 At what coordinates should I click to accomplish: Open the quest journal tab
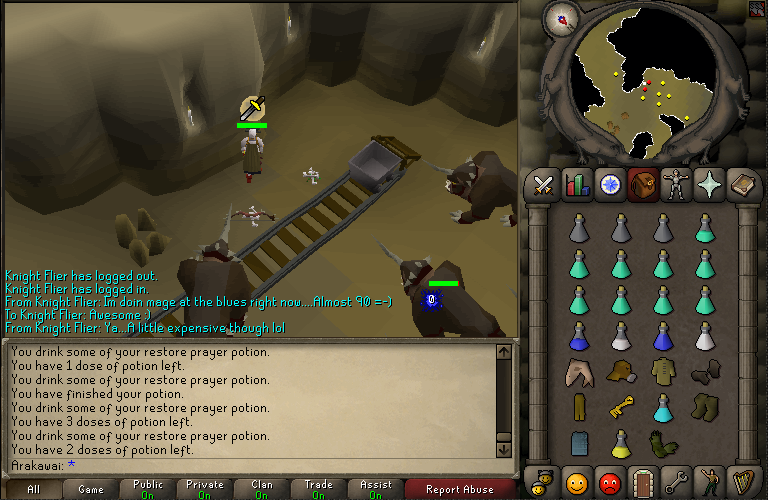pyautogui.click(x=609, y=185)
